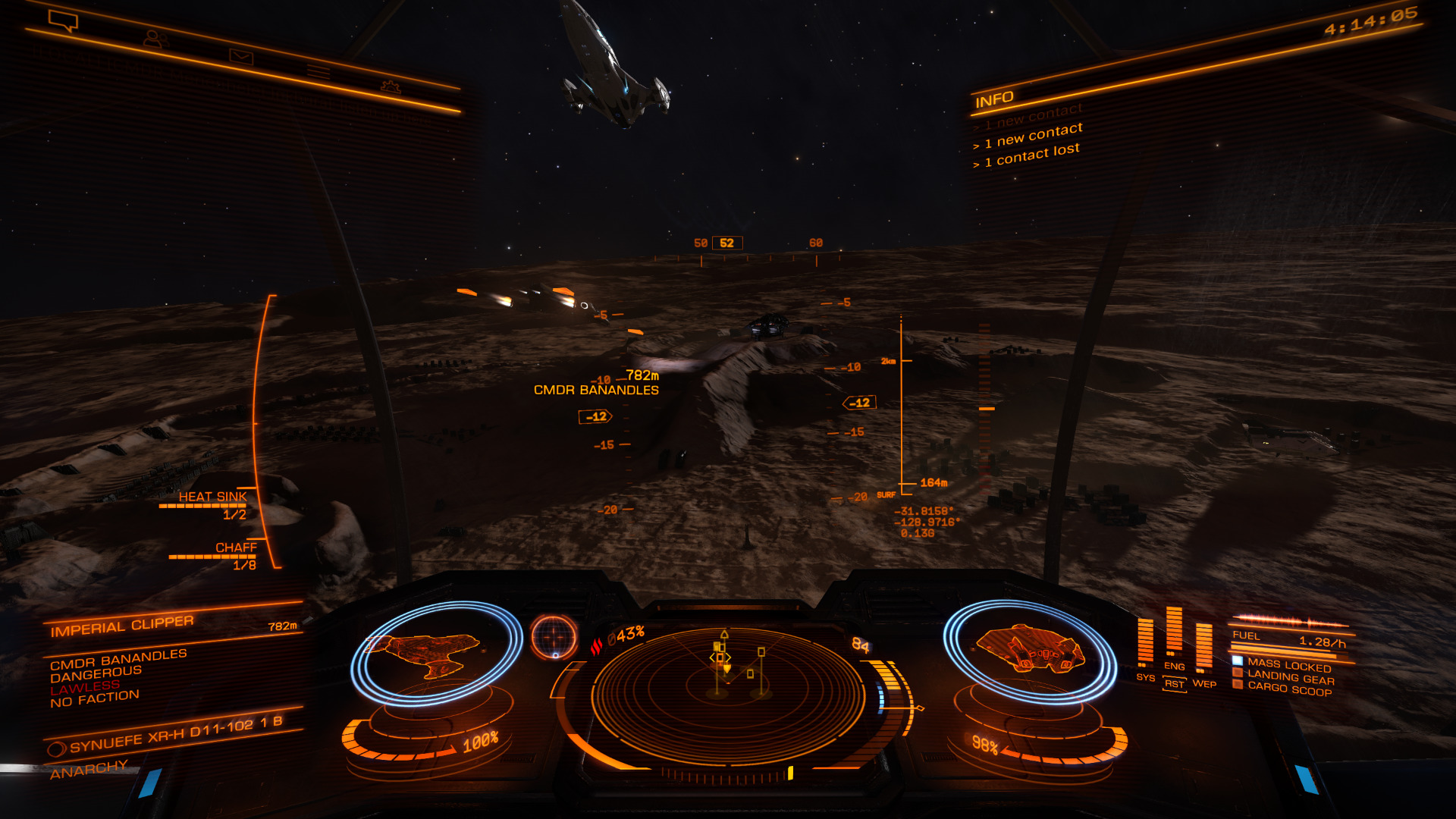Activate the RST power reset button
The height and width of the screenshot is (819, 1456).
tap(1174, 684)
